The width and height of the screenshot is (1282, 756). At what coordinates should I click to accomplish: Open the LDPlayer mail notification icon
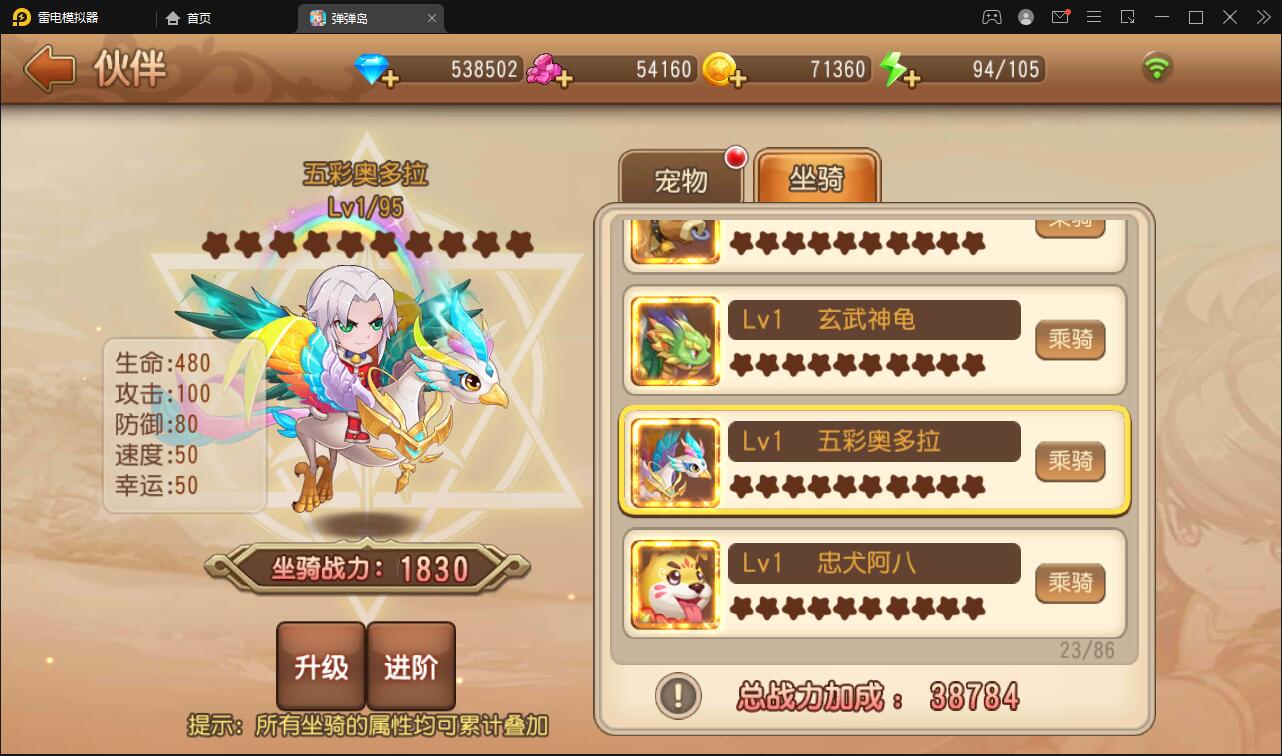[1060, 17]
